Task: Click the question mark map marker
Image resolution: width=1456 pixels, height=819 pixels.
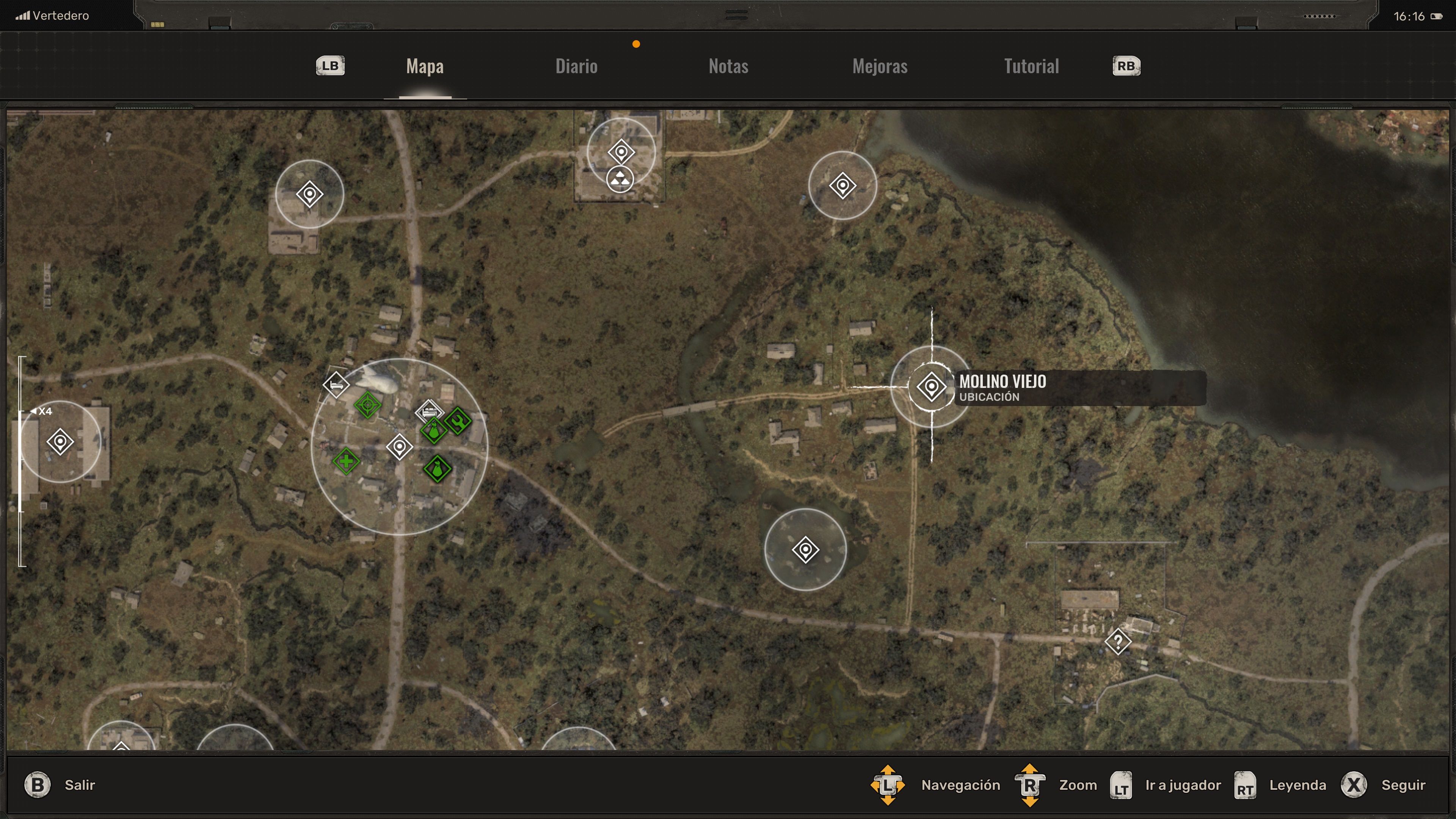Action: coord(1117,642)
